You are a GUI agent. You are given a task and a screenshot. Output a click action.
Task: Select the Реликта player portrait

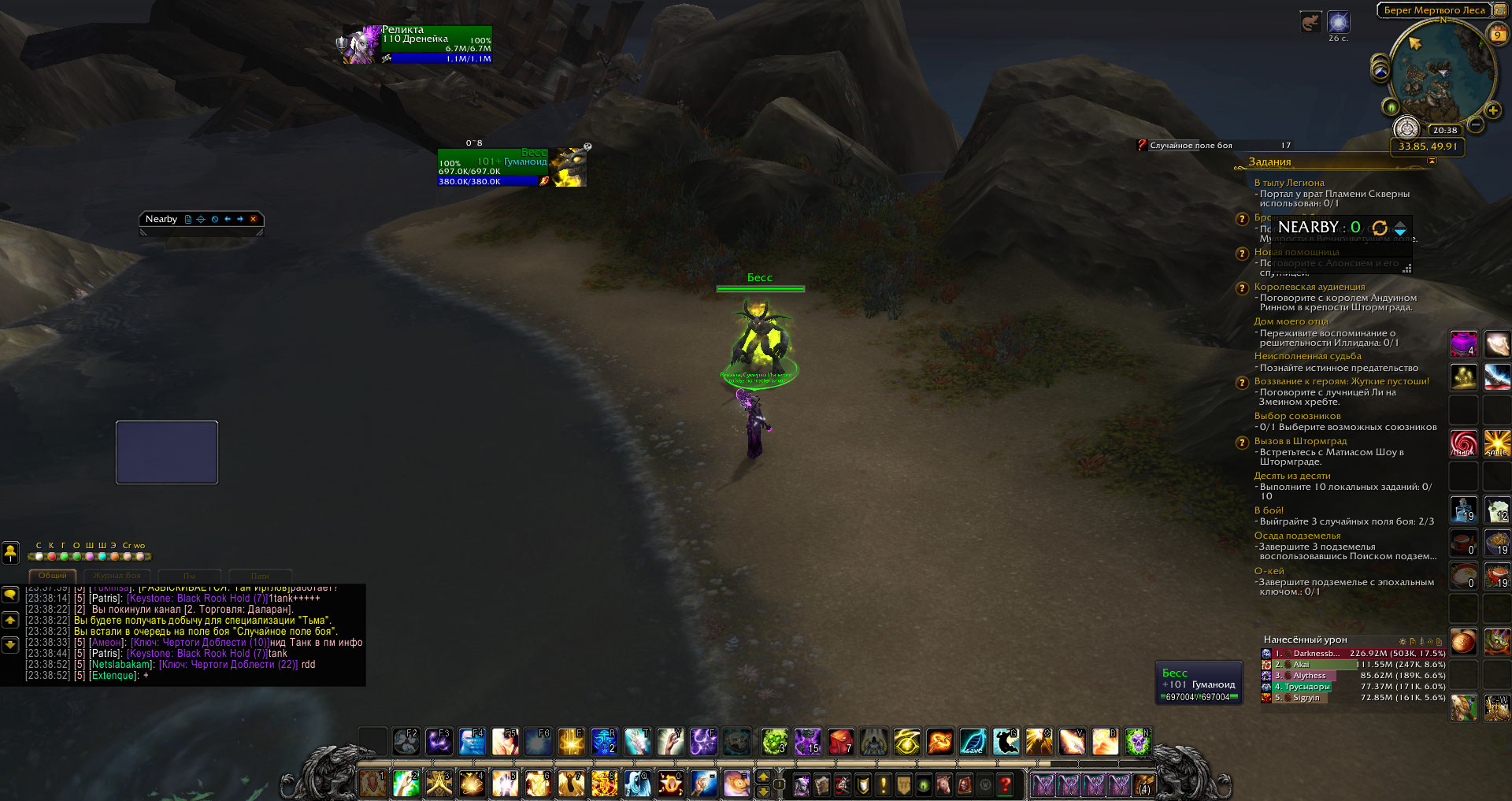coord(360,46)
